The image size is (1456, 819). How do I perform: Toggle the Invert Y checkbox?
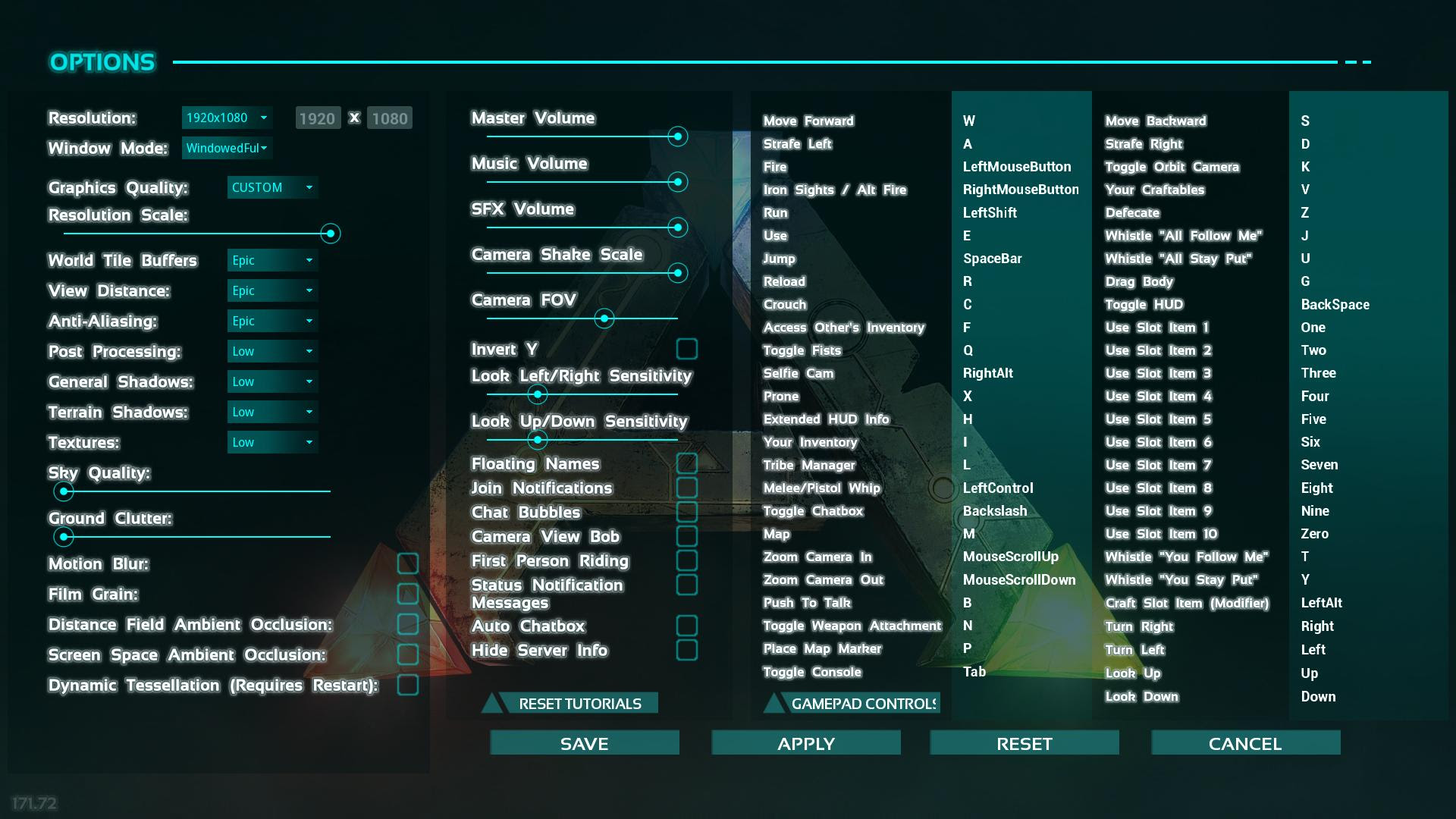(x=687, y=349)
